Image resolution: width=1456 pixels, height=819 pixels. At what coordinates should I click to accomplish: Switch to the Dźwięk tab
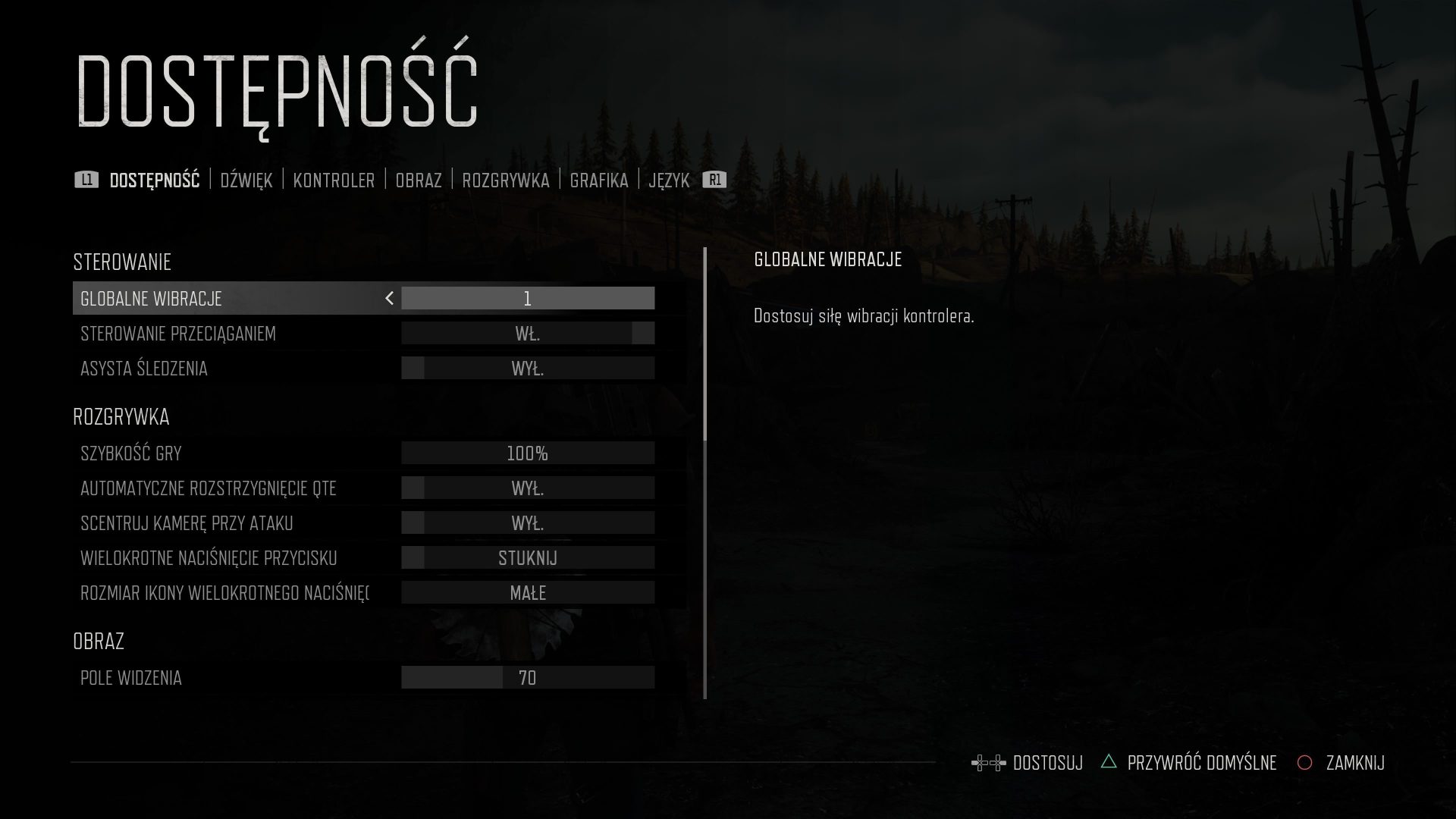click(x=246, y=180)
